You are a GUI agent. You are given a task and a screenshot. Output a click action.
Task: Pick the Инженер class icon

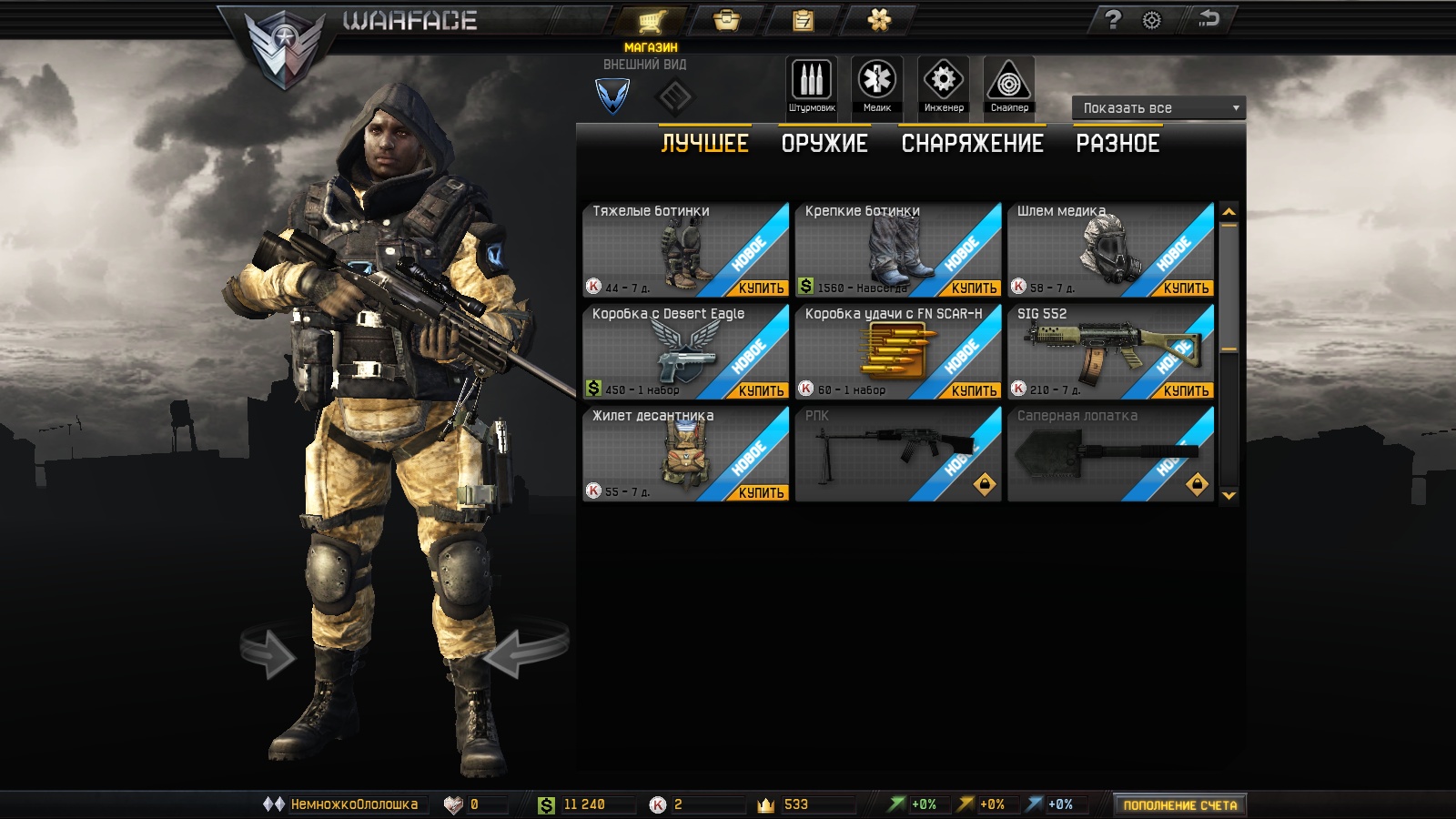(x=944, y=86)
